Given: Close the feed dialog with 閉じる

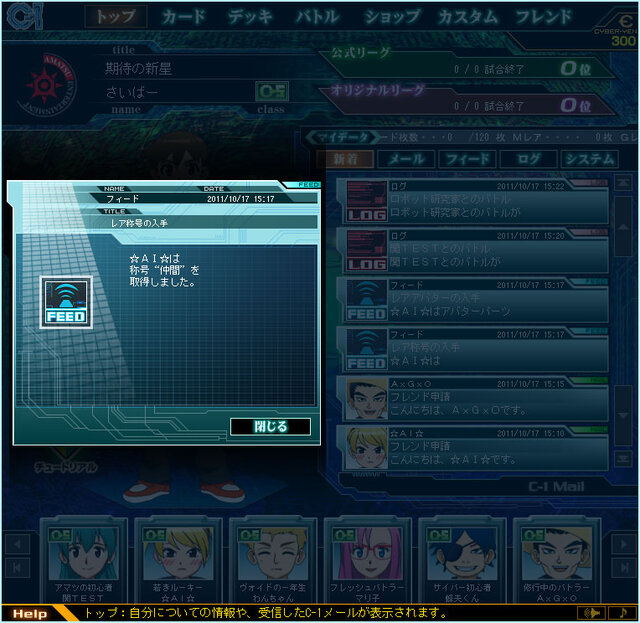Looking at the screenshot, I should pos(270,427).
